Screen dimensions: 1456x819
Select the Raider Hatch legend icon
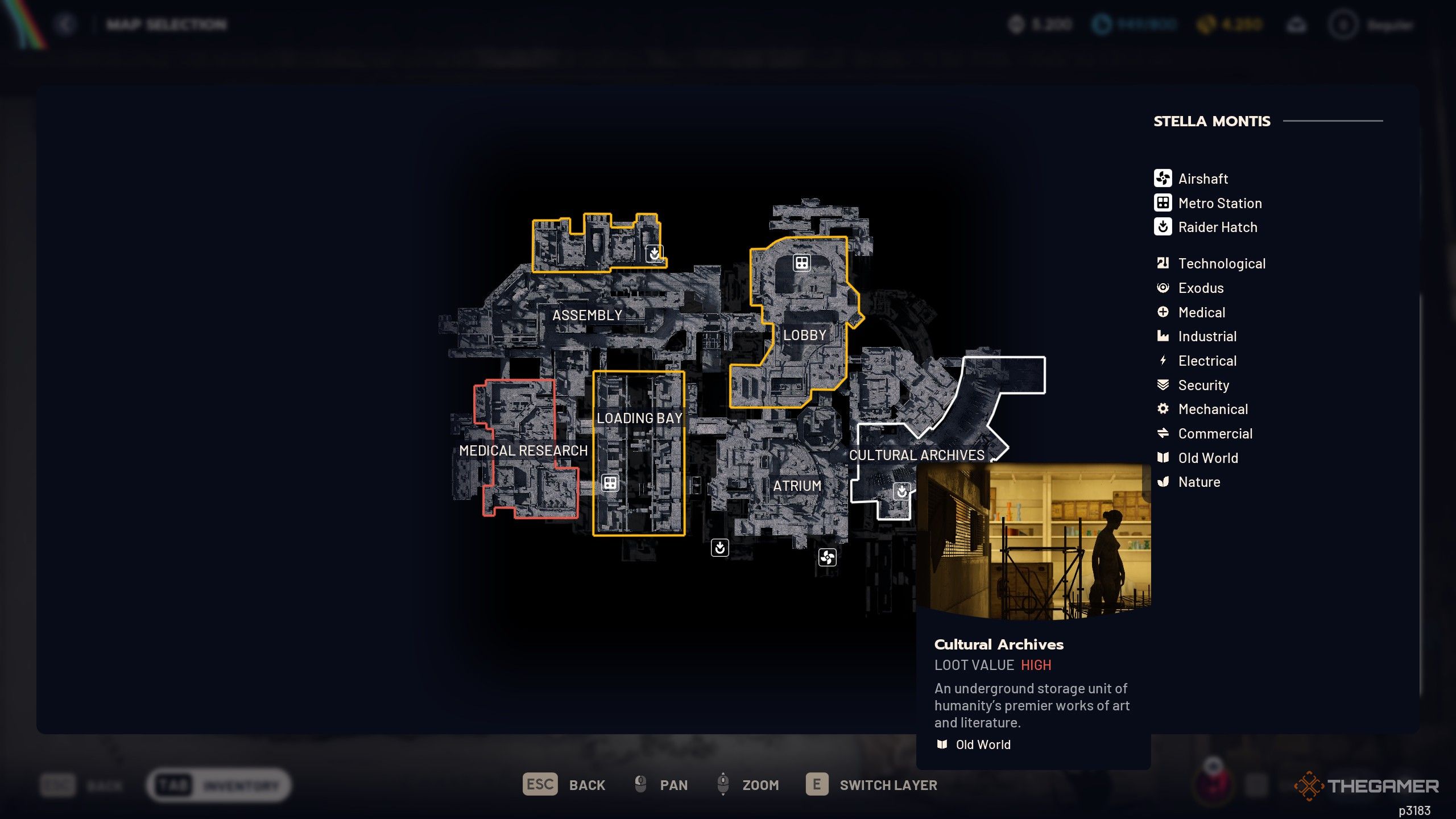tap(1163, 227)
